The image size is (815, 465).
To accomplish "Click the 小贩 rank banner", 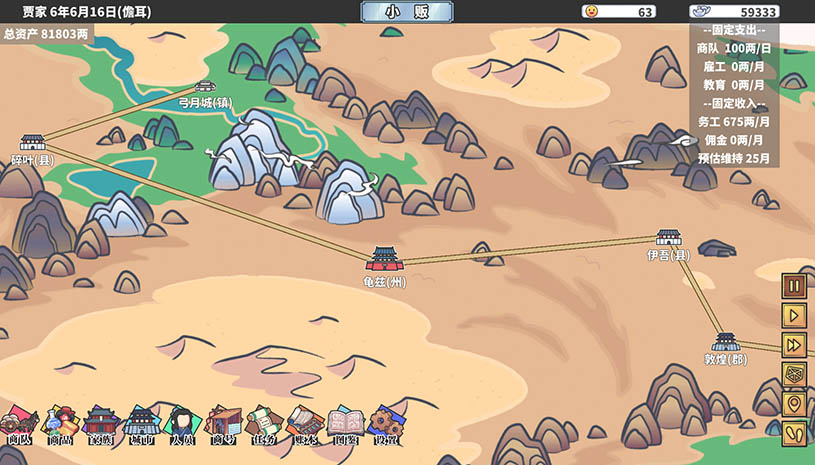I will point(406,12).
